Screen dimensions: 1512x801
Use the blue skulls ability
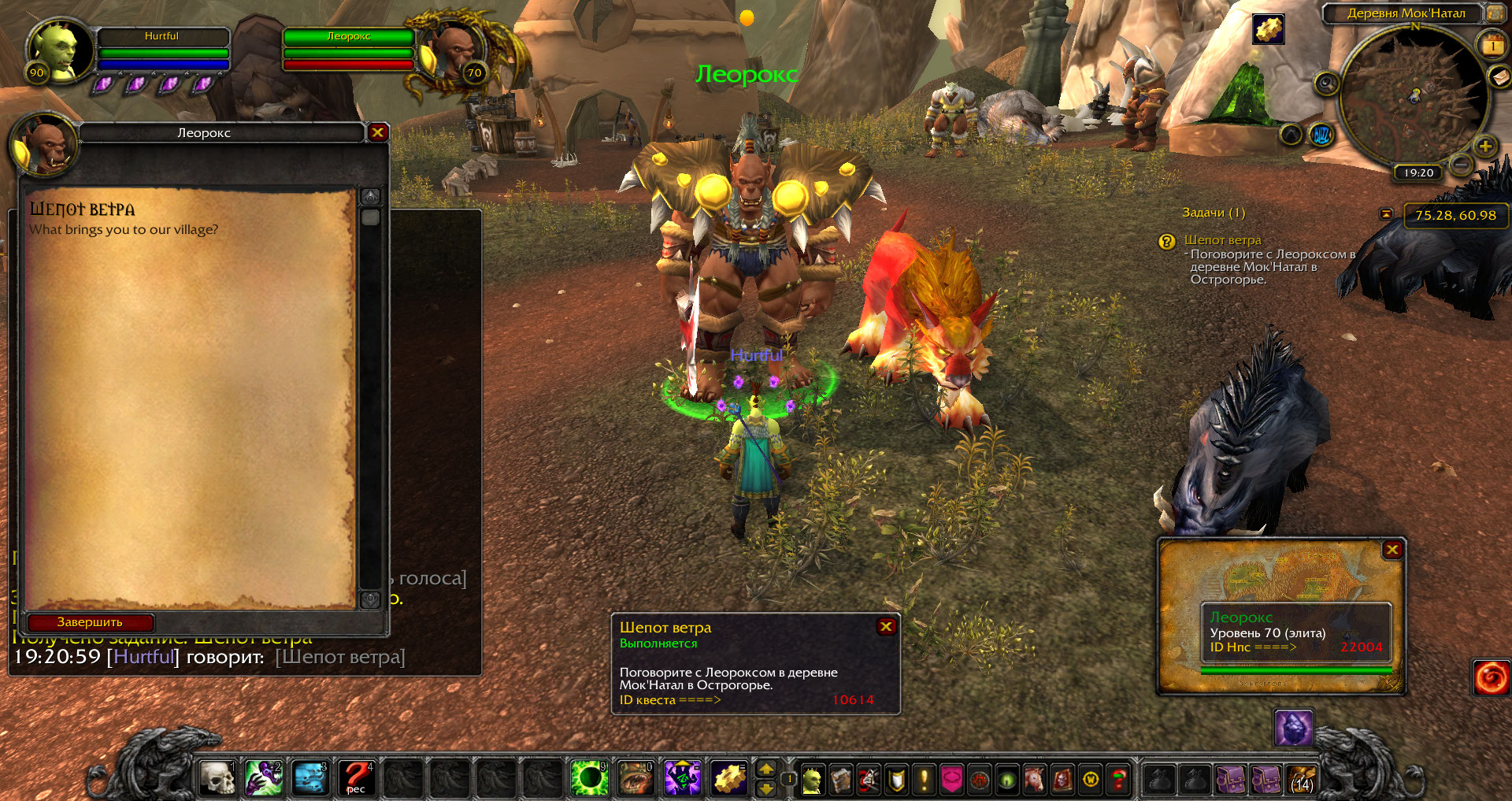[310, 778]
